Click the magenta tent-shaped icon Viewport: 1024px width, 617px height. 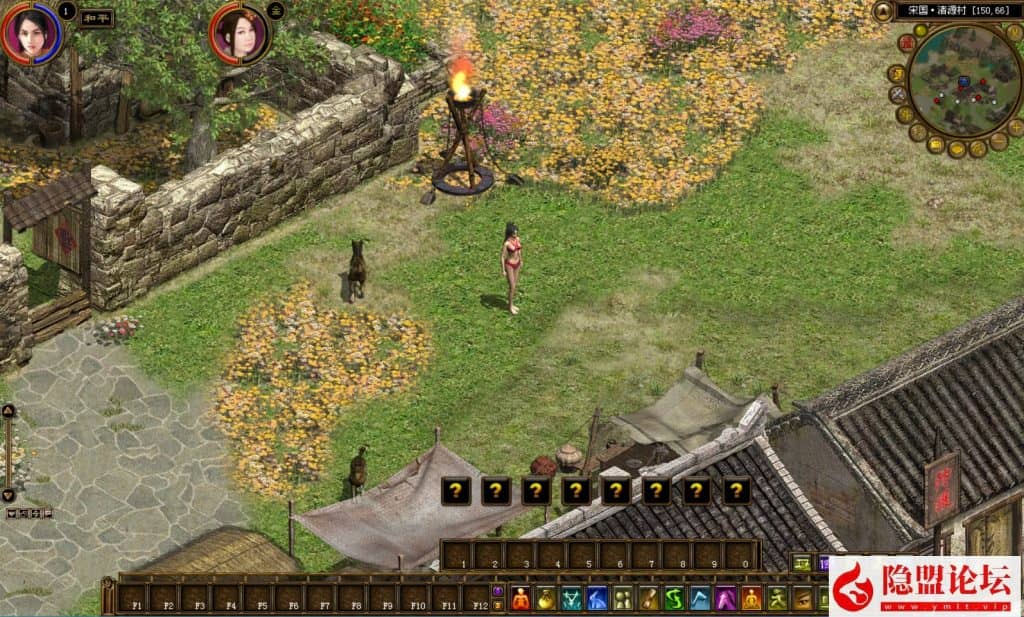(x=726, y=599)
